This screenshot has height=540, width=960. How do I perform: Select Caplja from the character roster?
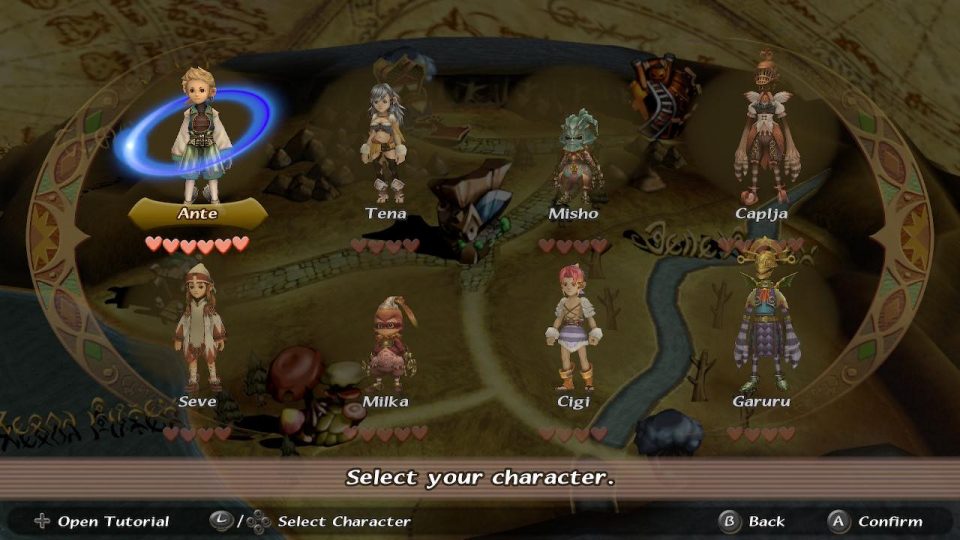(x=764, y=140)
